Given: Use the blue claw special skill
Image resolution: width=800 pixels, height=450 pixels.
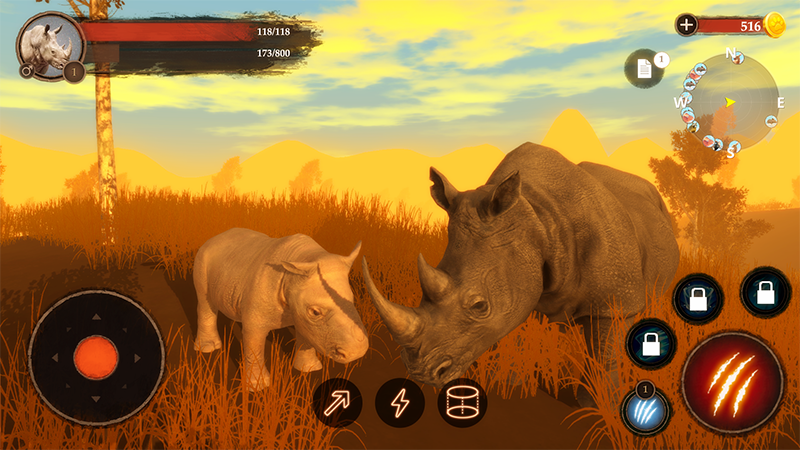Looking at the screenshot, I should (x=643, y=412).
